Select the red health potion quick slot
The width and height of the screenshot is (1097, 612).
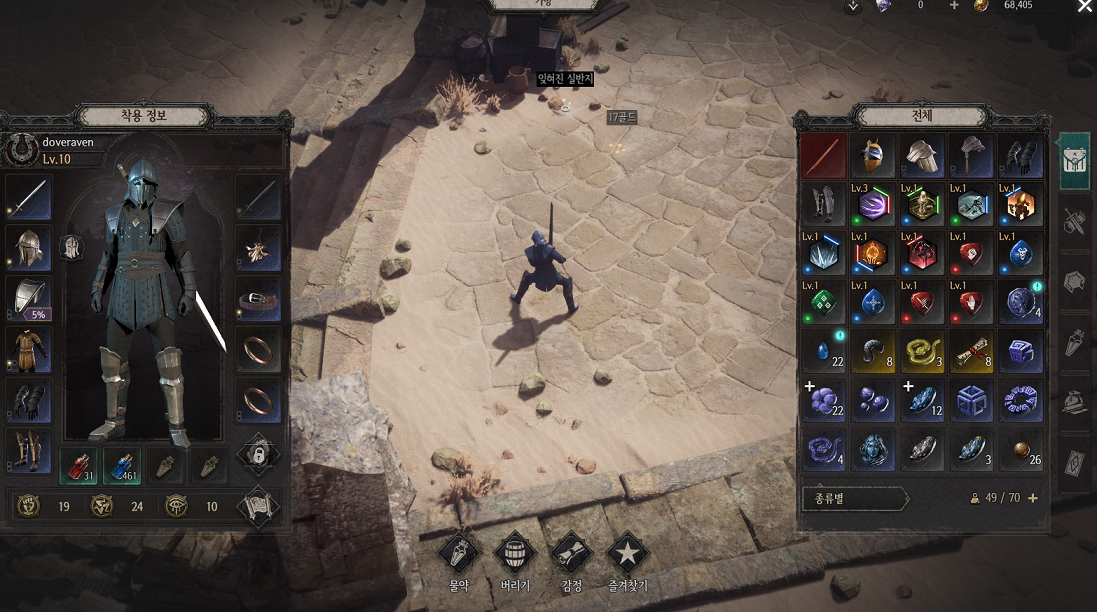click(79, 465)
